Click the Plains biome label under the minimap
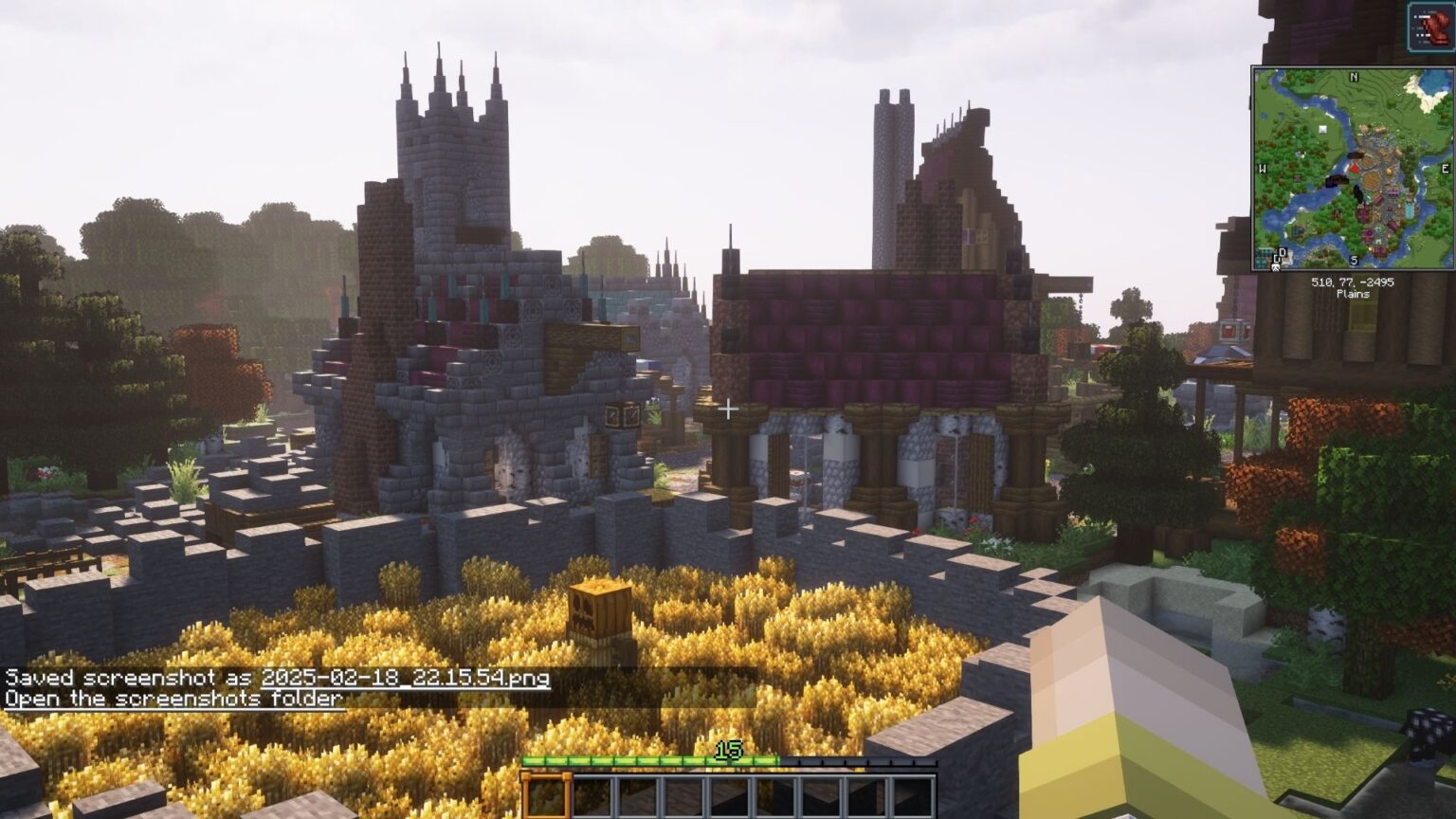The width and height of the screenshot is (1456, 819). tap(1354, 295)
